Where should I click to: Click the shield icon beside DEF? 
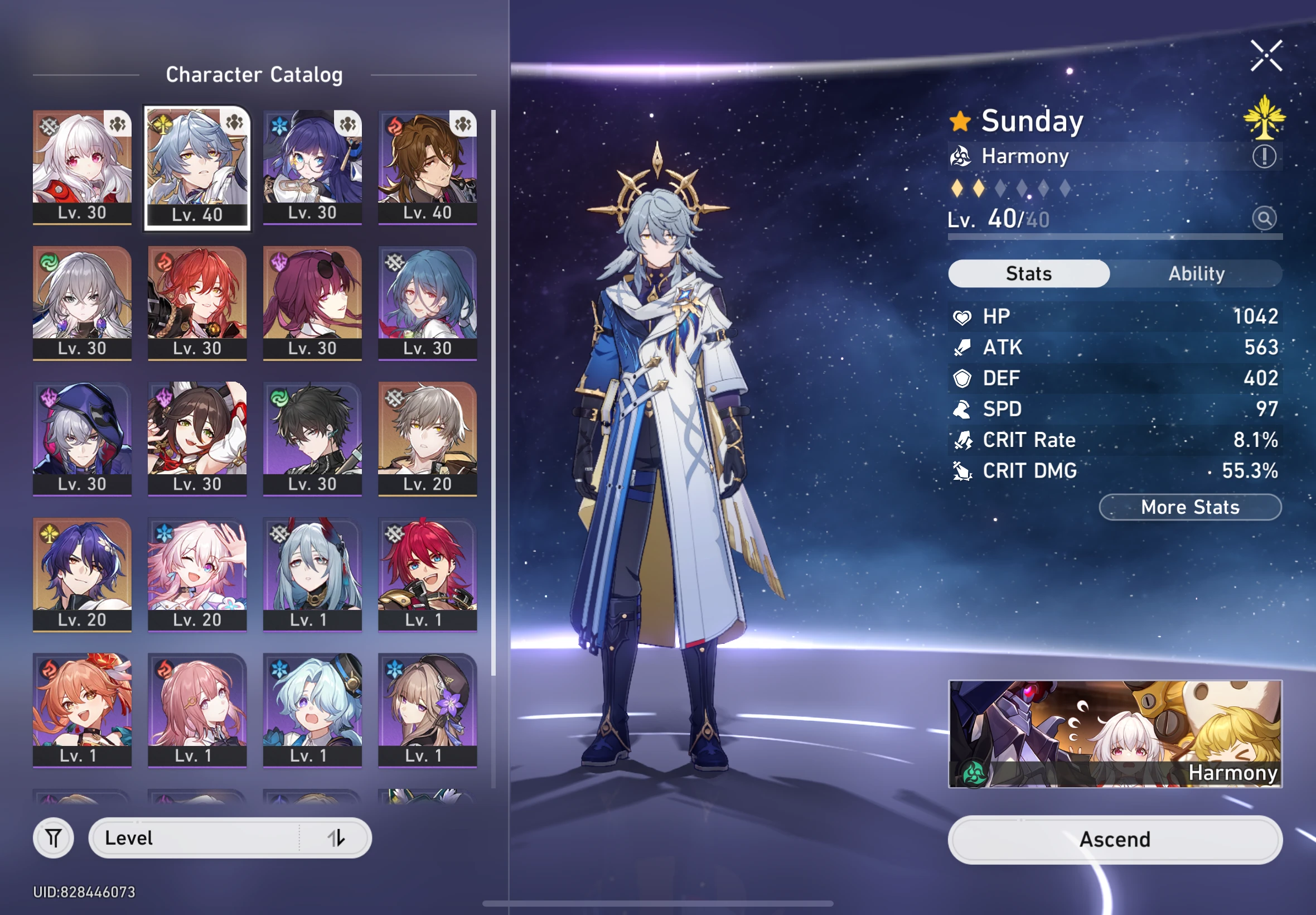(963, 378)
